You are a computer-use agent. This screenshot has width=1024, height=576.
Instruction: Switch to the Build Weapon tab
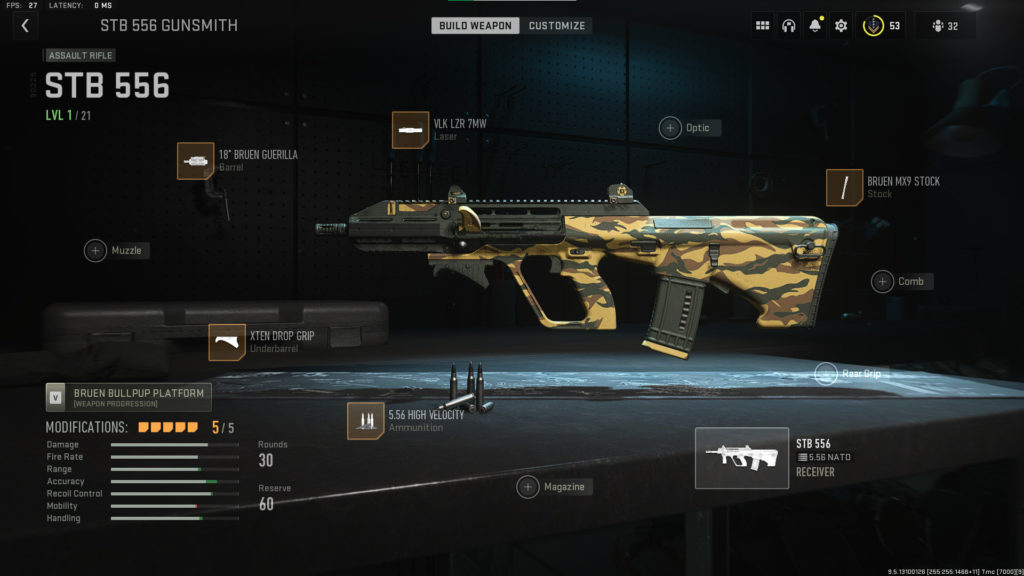tap(475, 25)
